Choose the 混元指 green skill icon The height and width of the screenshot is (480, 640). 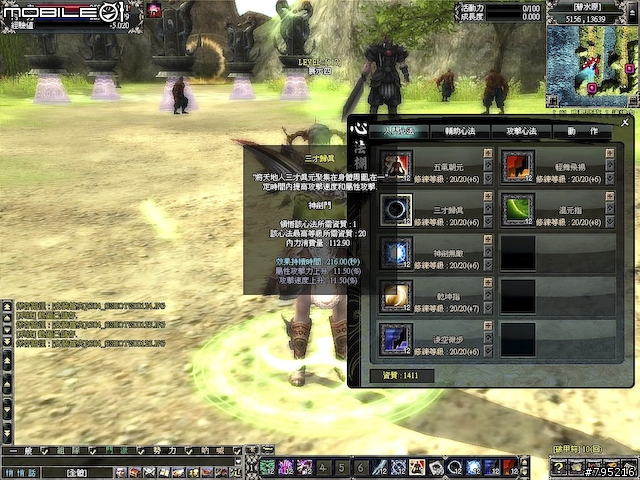coord(518,209)
